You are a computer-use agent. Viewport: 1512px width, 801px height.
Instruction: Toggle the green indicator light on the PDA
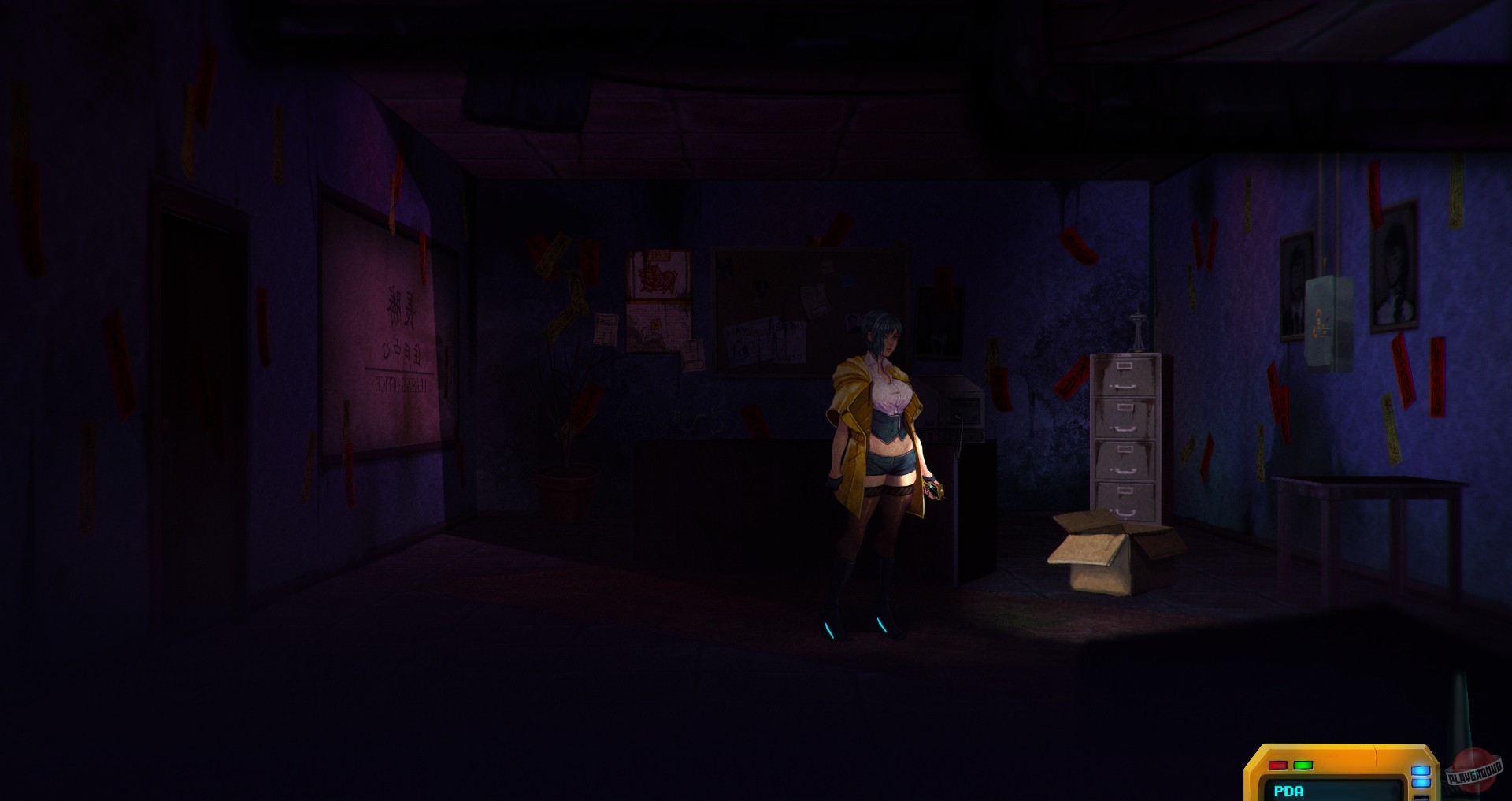coord(1303,765)
